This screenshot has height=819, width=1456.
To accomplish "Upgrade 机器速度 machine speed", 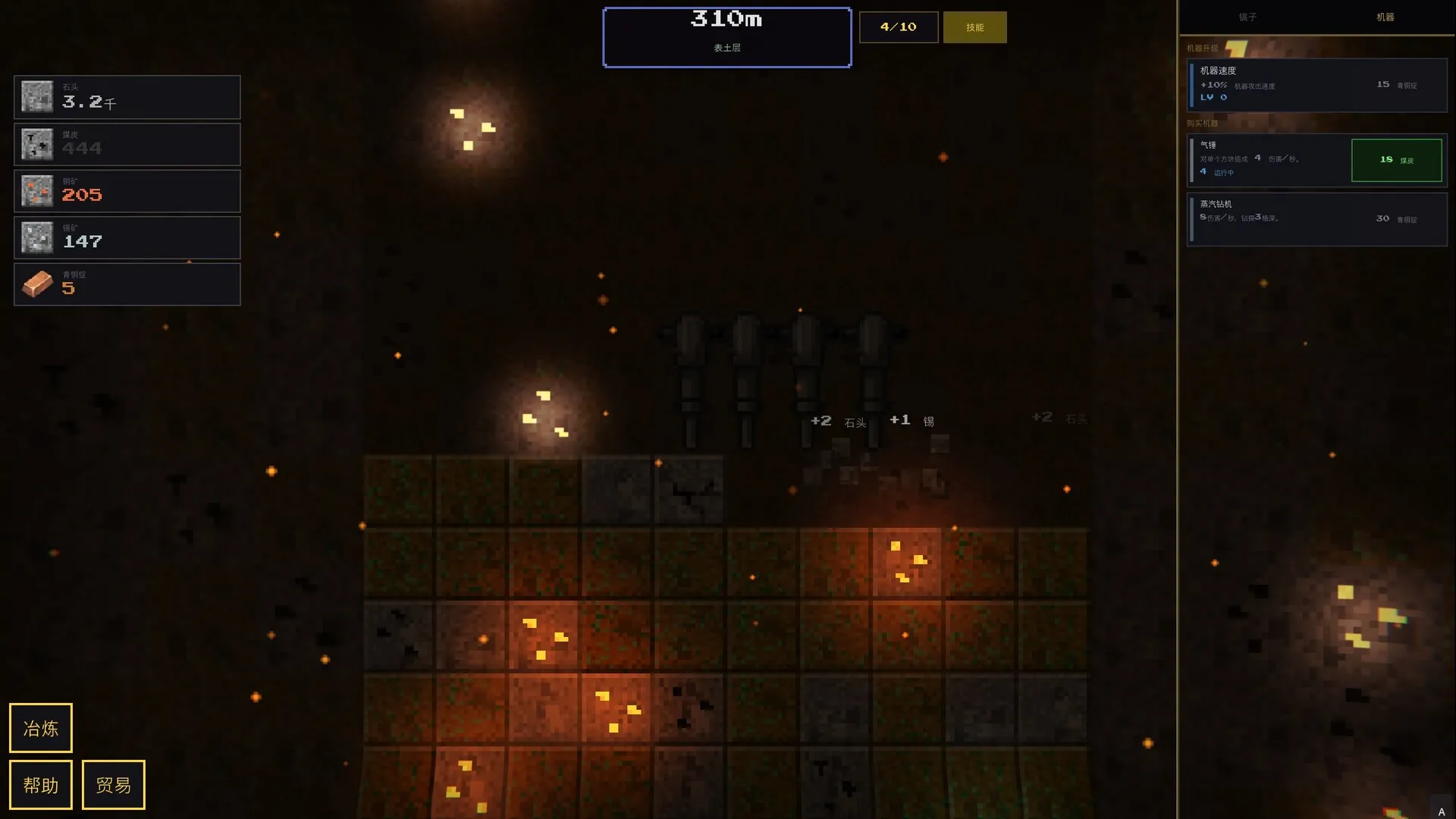I will (x=1316, y=85).
